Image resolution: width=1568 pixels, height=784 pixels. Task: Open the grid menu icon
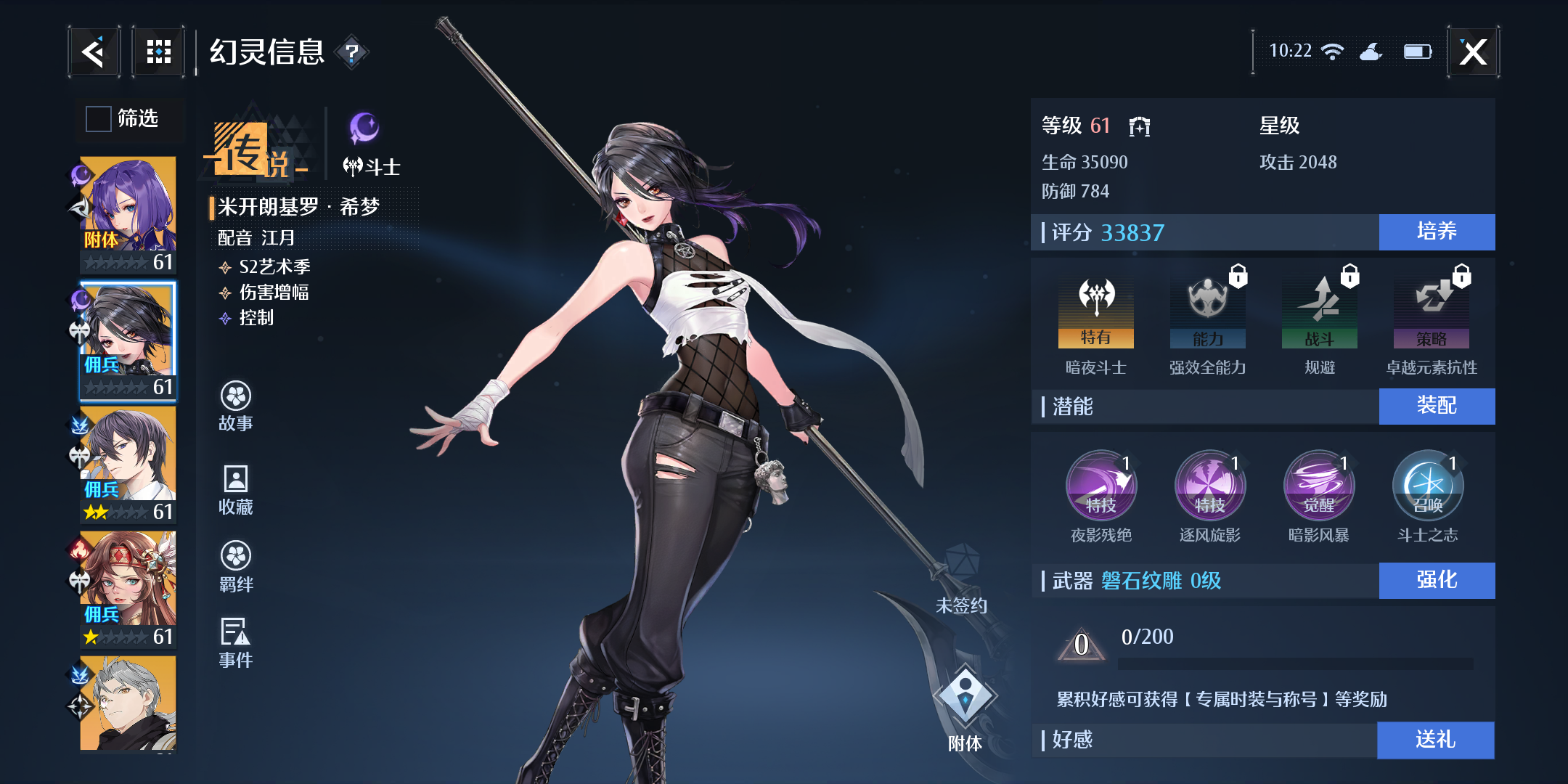(158, 52)
